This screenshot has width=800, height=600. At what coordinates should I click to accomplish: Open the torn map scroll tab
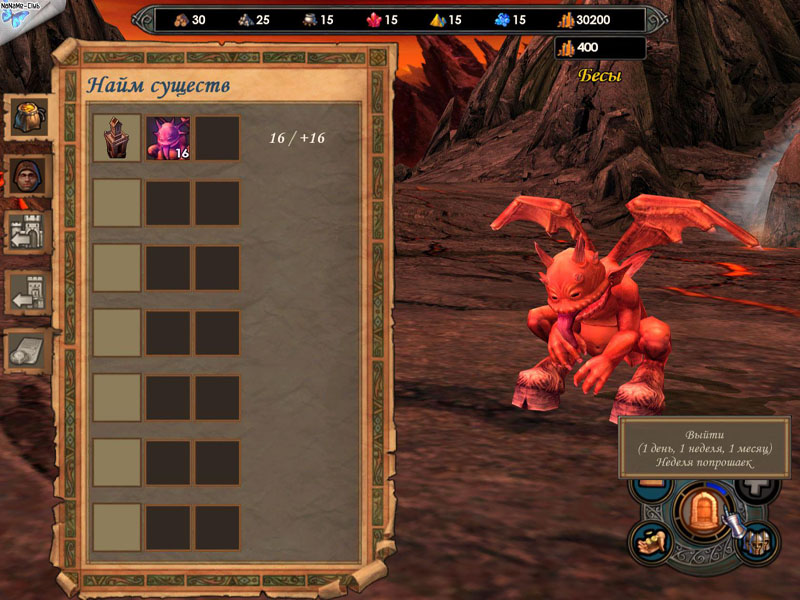pyautogui.click(x=27, y=349)
